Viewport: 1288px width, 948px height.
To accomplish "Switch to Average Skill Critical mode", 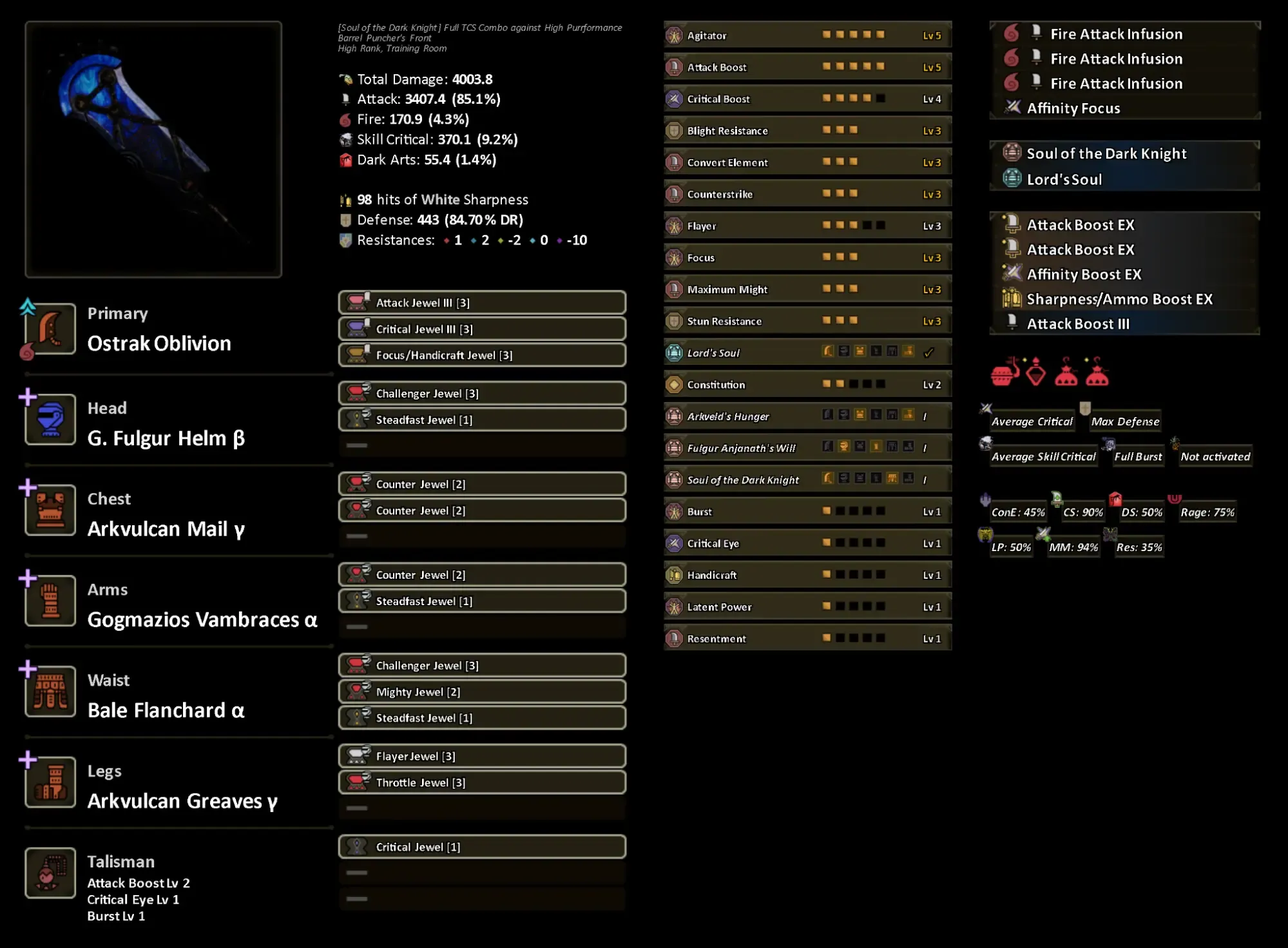I will [x=1042, y=456].
